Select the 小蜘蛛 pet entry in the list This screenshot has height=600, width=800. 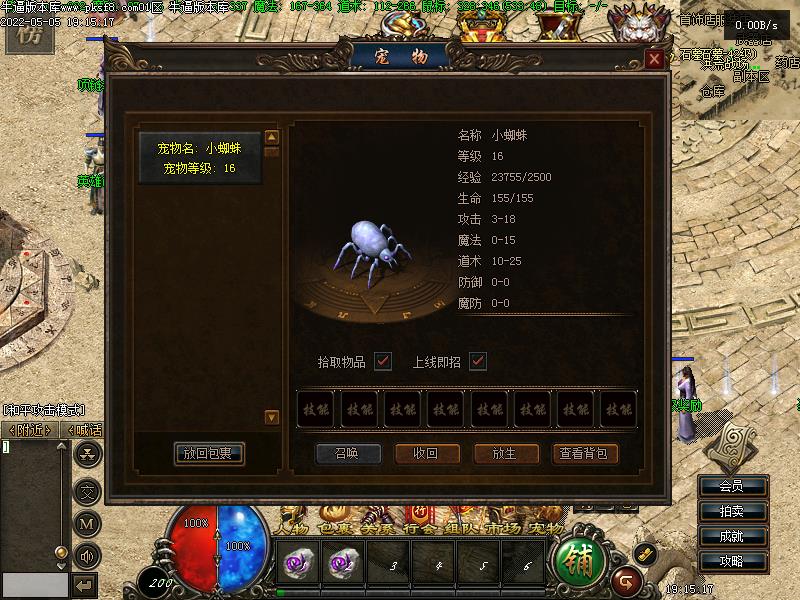[200, 158]
